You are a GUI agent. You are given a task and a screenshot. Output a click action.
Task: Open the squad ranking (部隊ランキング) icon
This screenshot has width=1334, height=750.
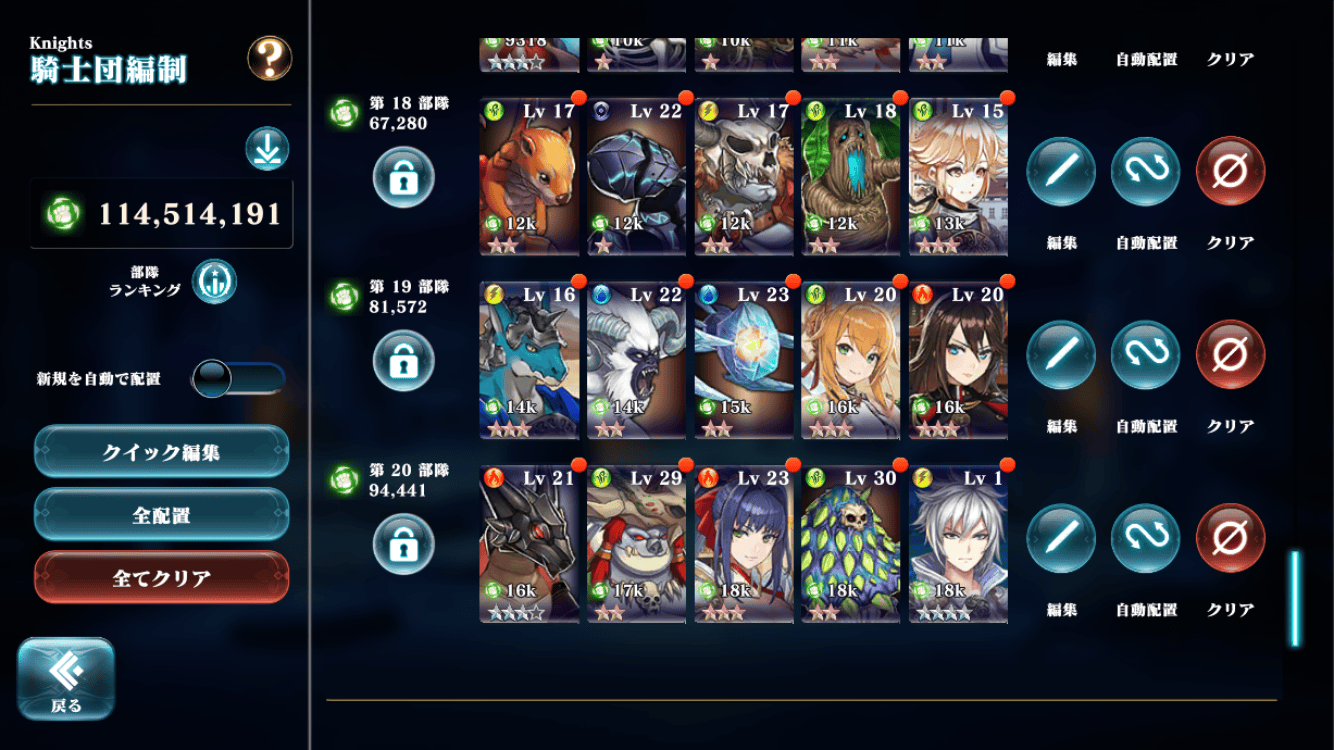214,281
